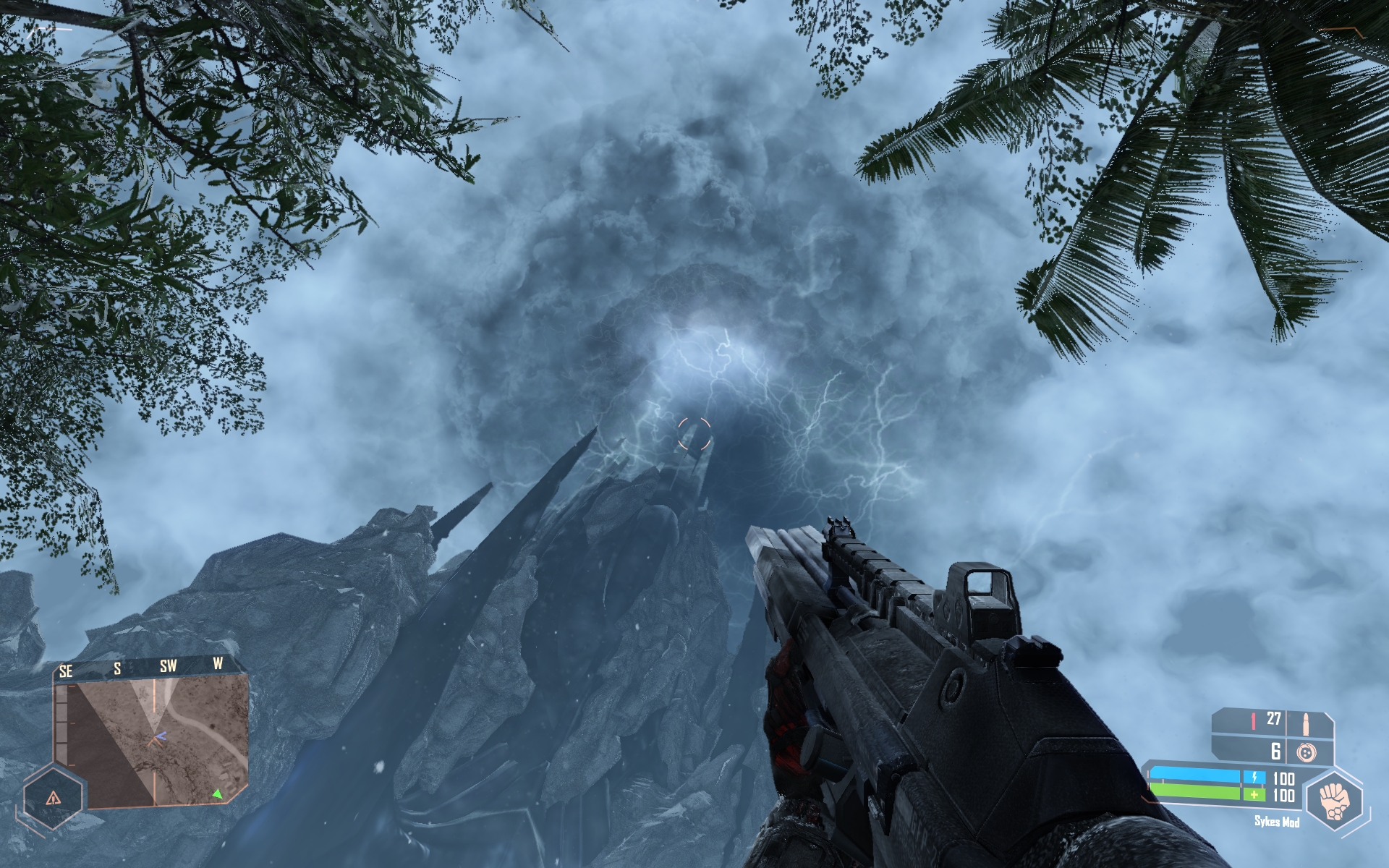Screen dimensions: 1389x868
Task: Select the warning triangle hexagon icon
Action: click(x=53, y=798)
